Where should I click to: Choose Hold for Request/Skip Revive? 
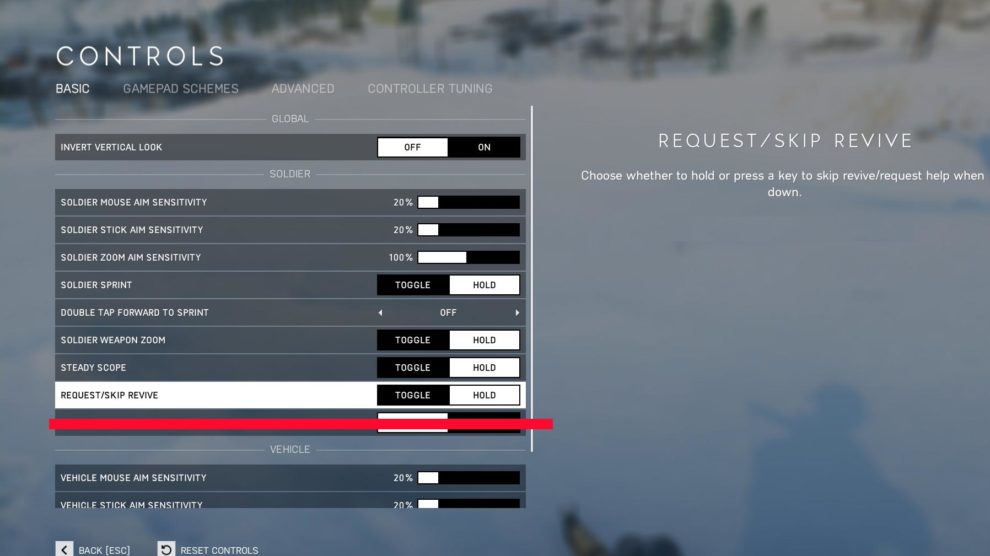[x=484, y=395]
